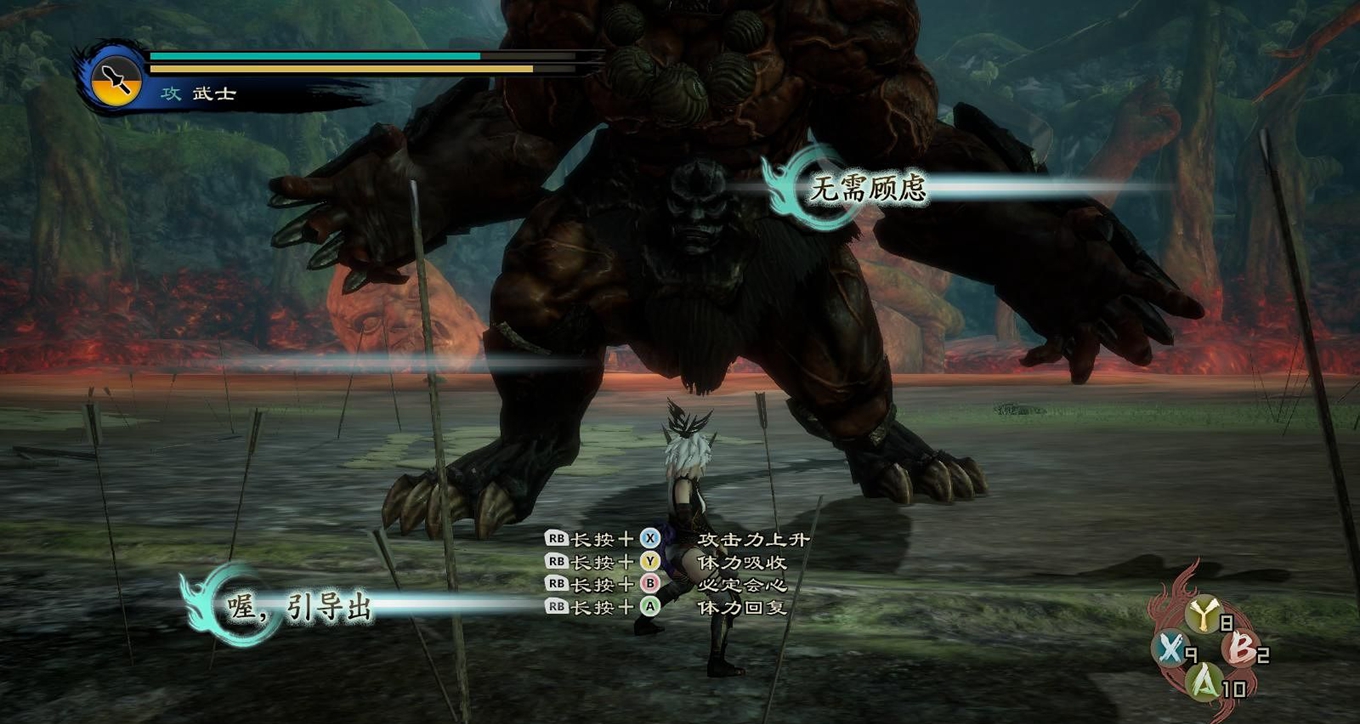Choose the 体力吸收 skill entry
Image resolution: width=1360 pixels, height=724 pixels.
741,562
